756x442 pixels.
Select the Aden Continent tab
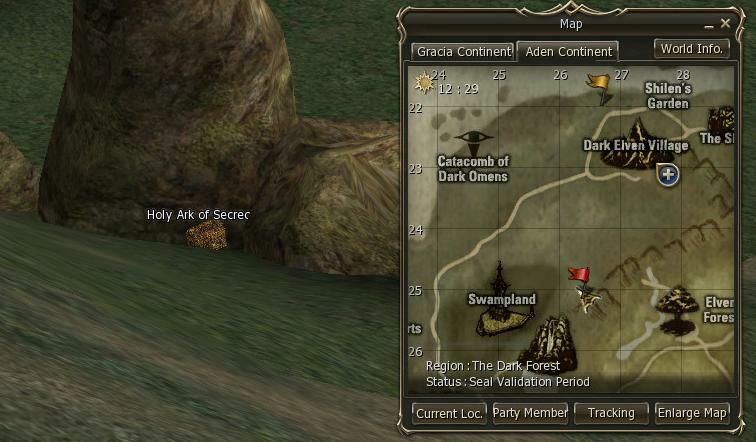pyautogui.click(x=567, y=51)
